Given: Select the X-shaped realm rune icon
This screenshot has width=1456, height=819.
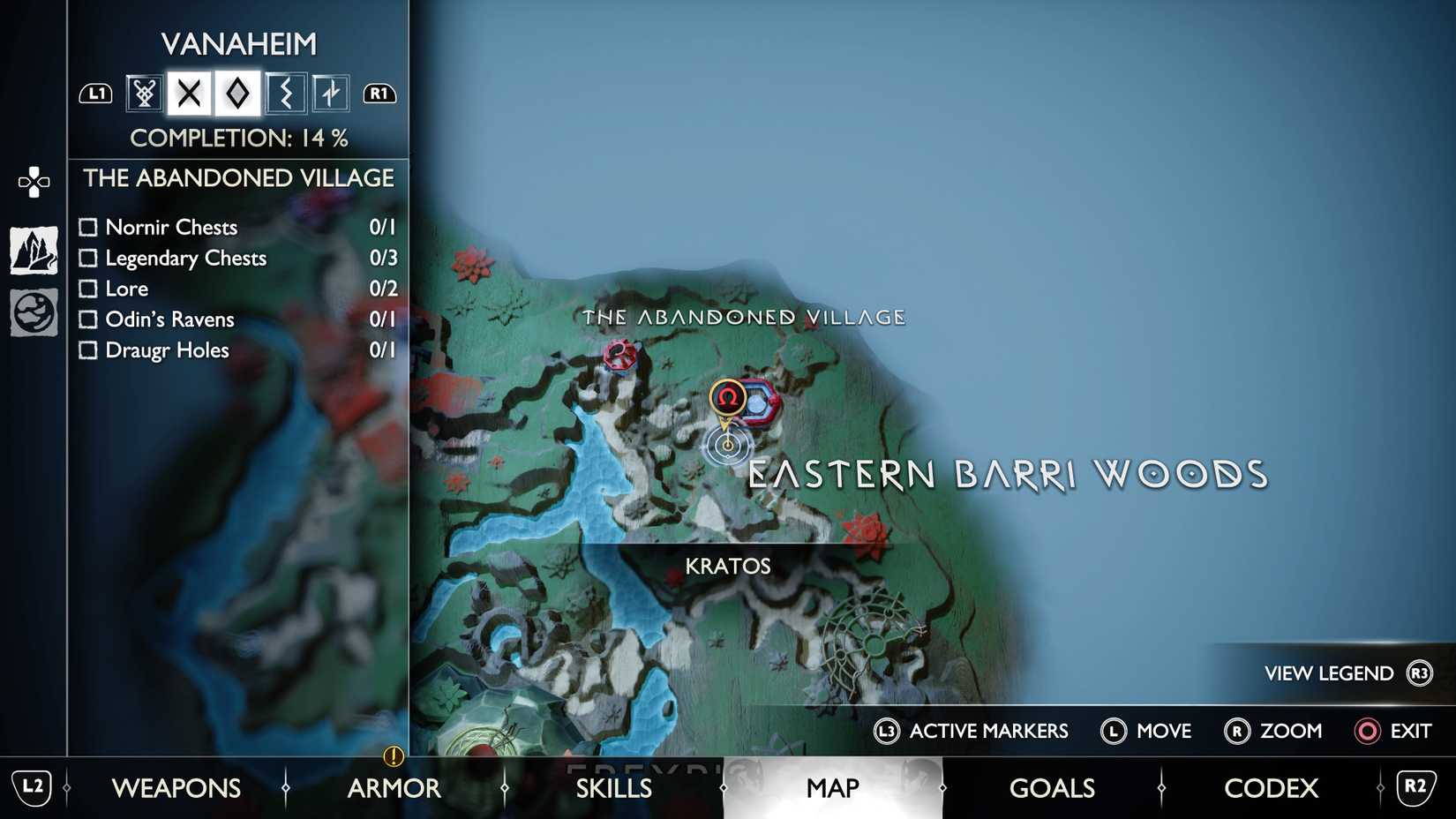Looking at the screenshot, I should click(191, 92).
